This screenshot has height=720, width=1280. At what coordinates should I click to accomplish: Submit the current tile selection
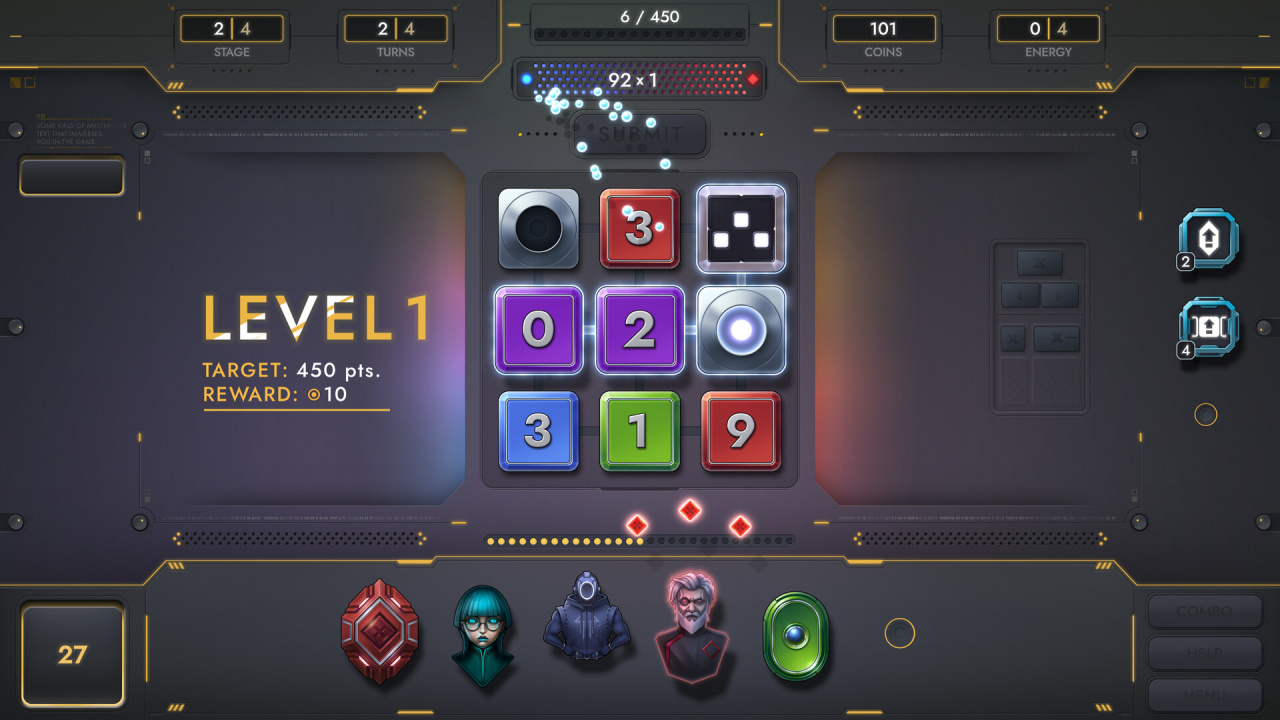pos(640,134)
